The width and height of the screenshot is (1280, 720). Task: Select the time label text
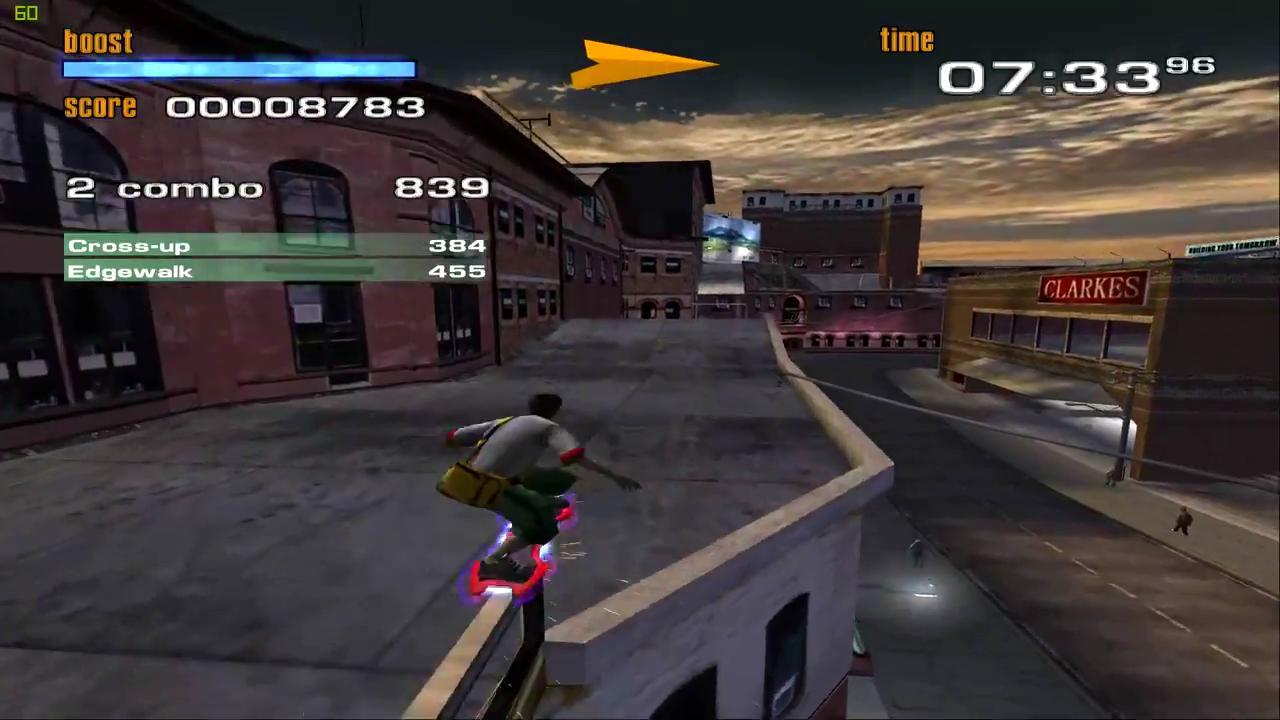coord(905,39)
